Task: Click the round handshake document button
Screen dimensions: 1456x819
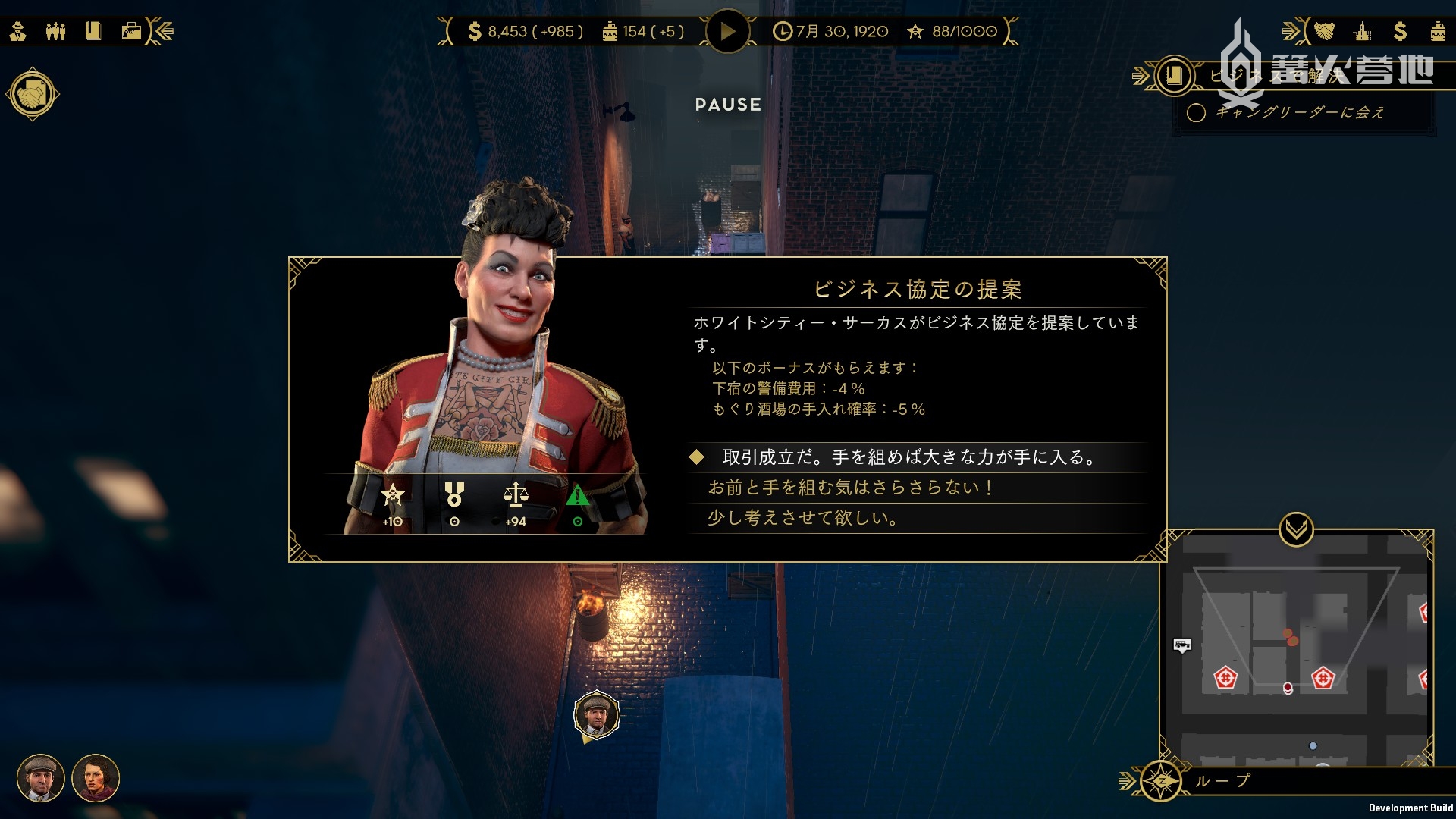Action: pos(33,95)
